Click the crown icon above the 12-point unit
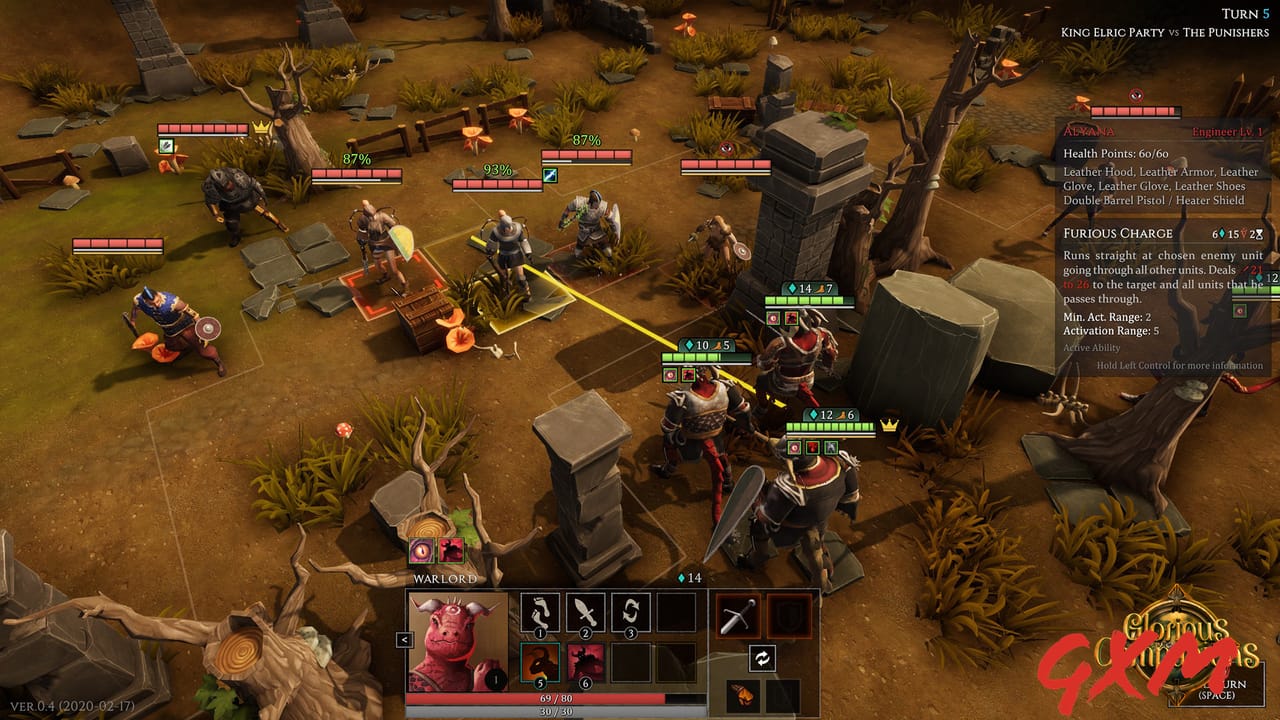 click(888, 424)
